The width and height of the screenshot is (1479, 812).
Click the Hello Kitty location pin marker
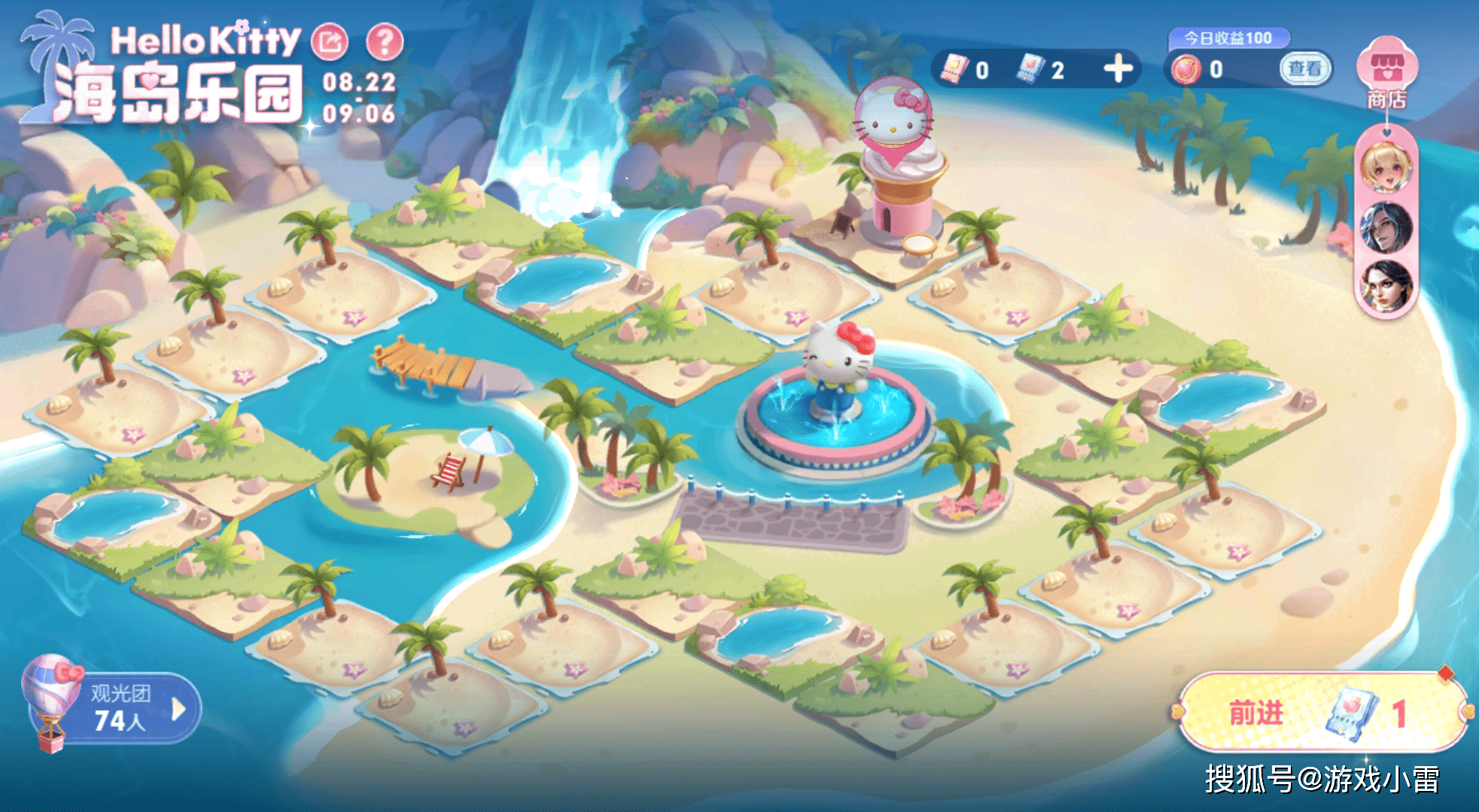click(893, 119)
